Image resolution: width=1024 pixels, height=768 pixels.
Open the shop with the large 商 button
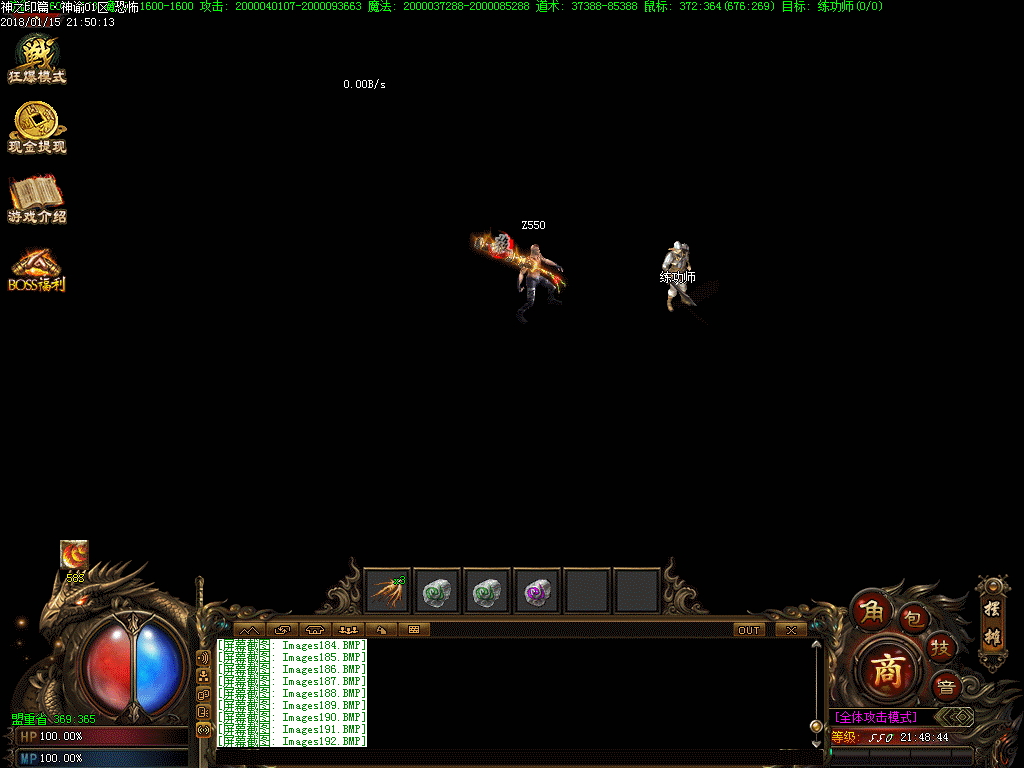click(x=886, y=669)
